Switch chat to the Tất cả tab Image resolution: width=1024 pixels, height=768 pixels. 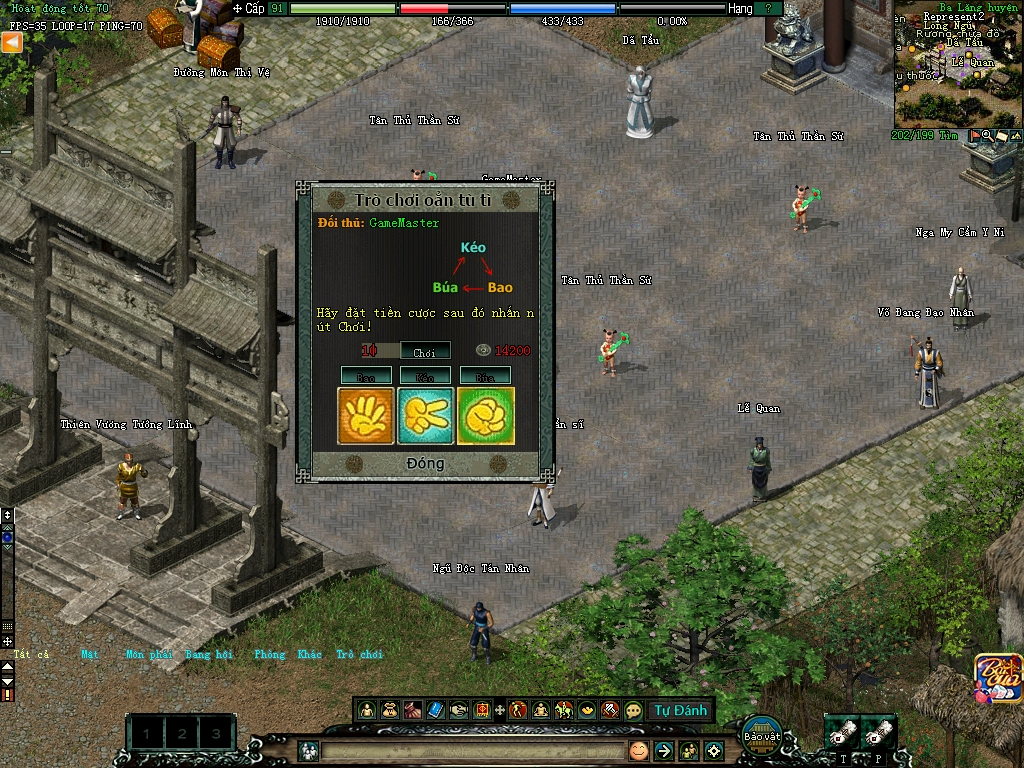(31, 655)
